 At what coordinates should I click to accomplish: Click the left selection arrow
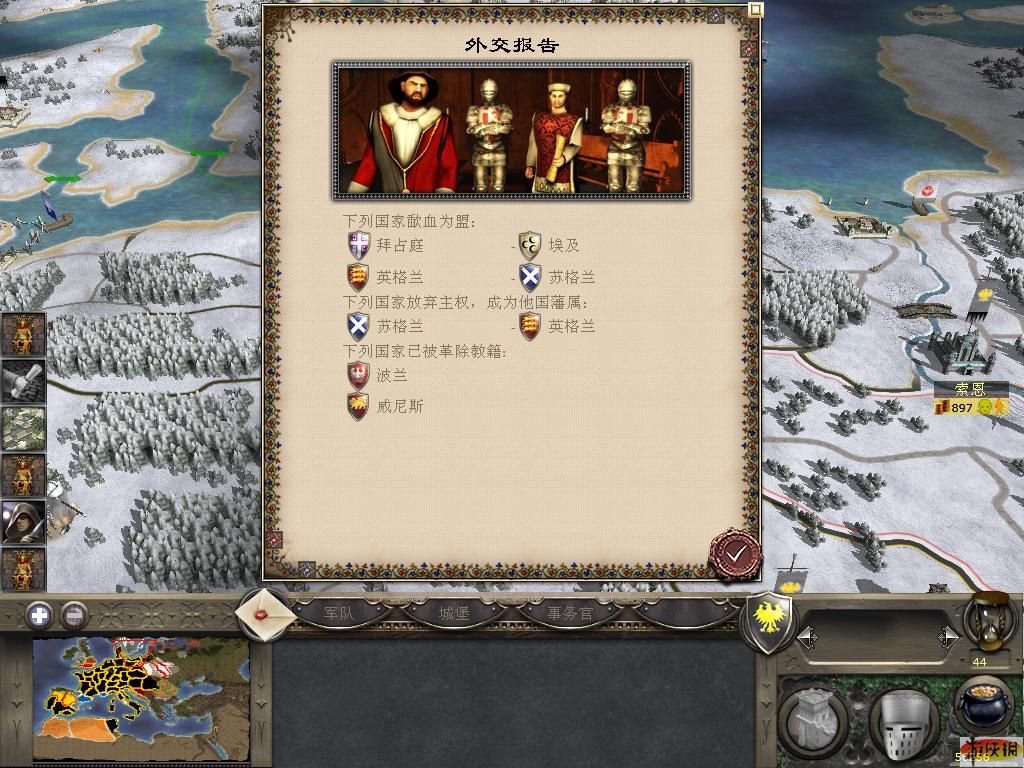pos(805,636)
